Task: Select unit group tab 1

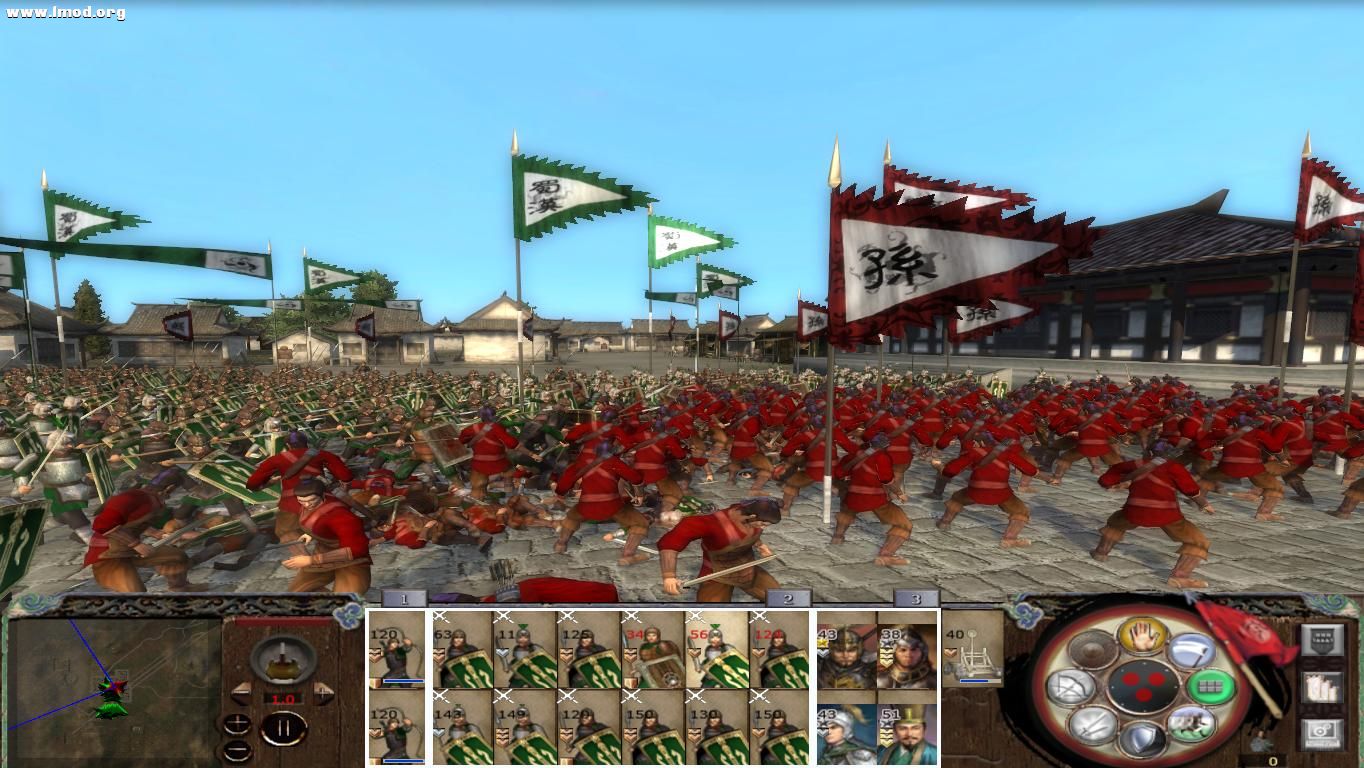Action: pos(406,600)
